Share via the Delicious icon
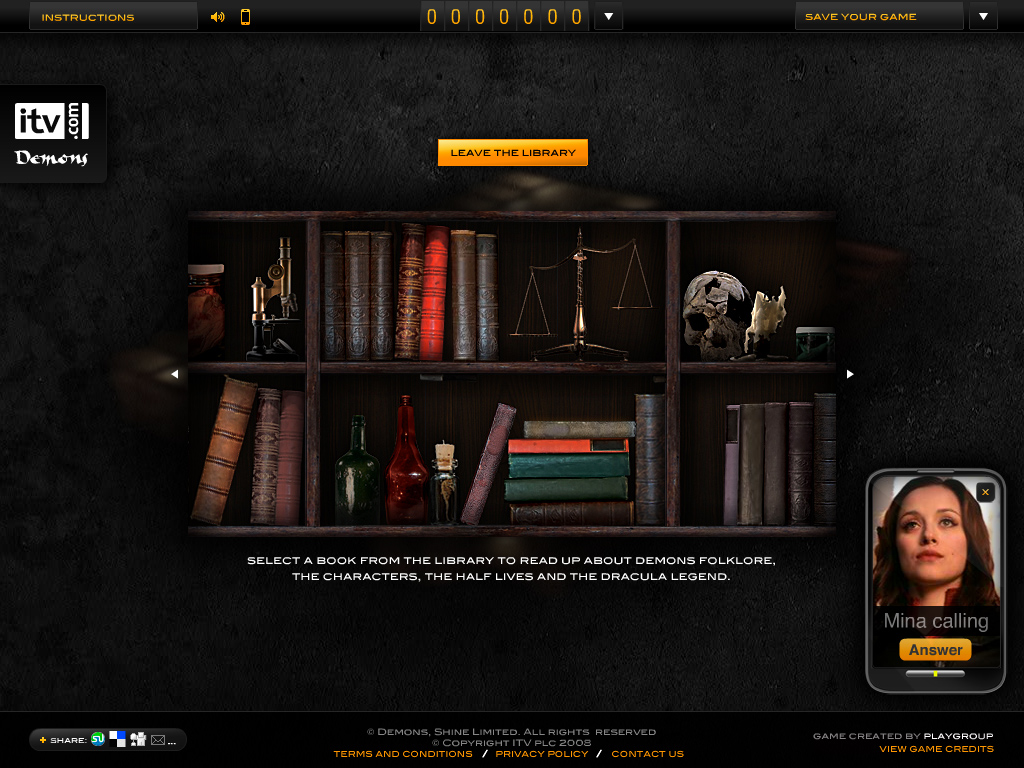Screen dimensions: 1024x768 118,739
